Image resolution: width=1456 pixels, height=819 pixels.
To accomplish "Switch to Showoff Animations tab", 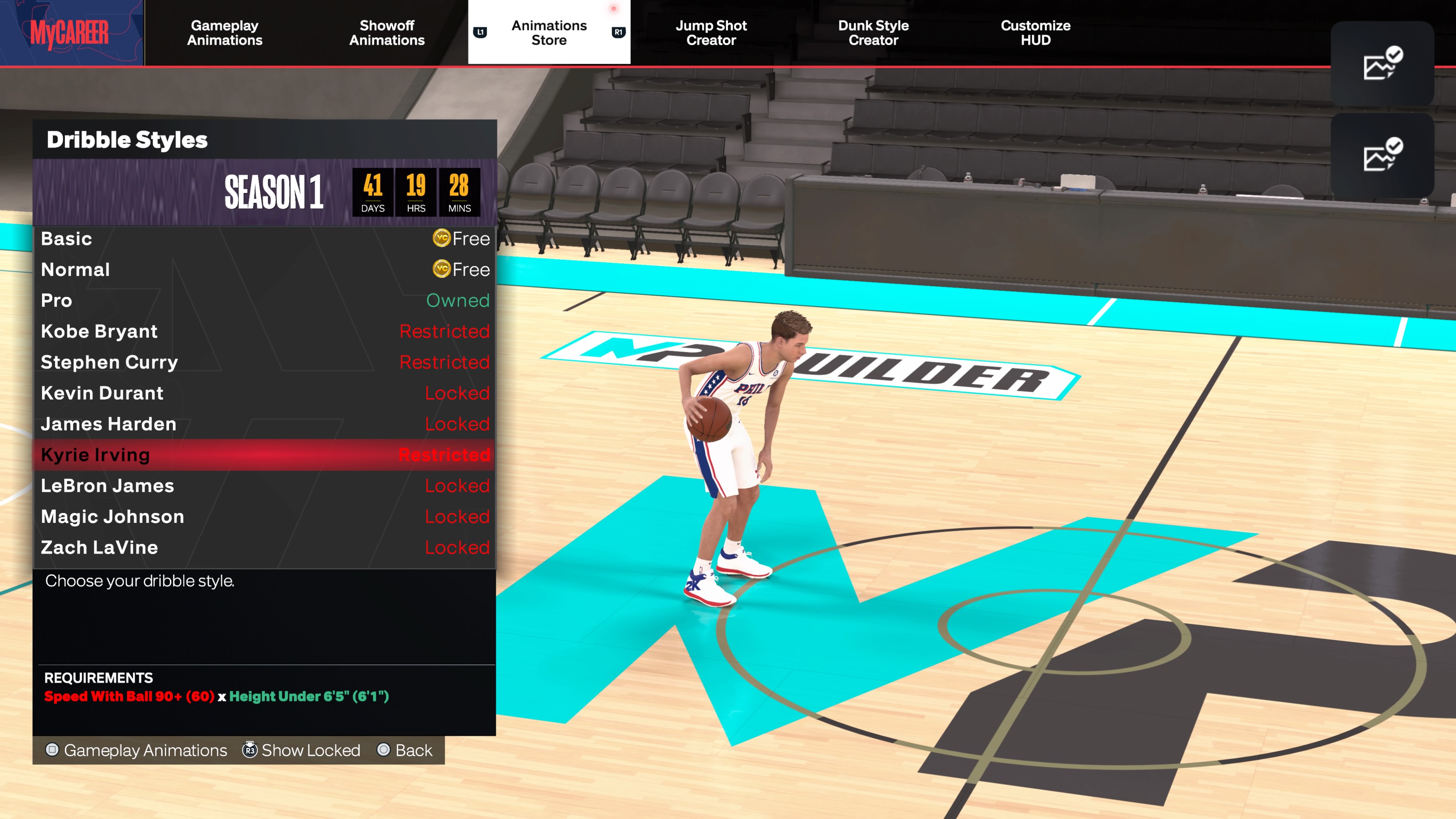I will [387, 33].
